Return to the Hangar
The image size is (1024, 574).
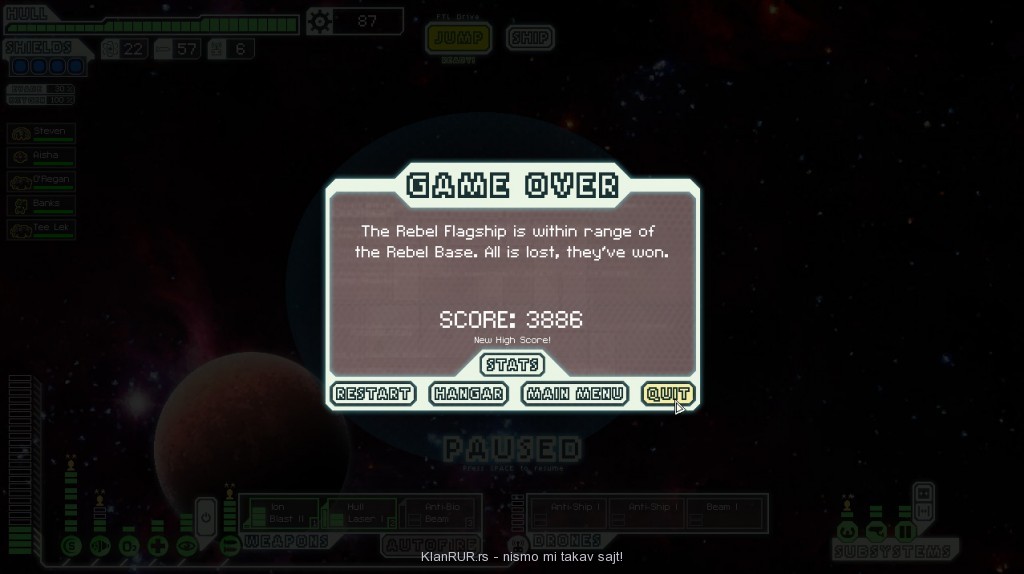(468, 394)
